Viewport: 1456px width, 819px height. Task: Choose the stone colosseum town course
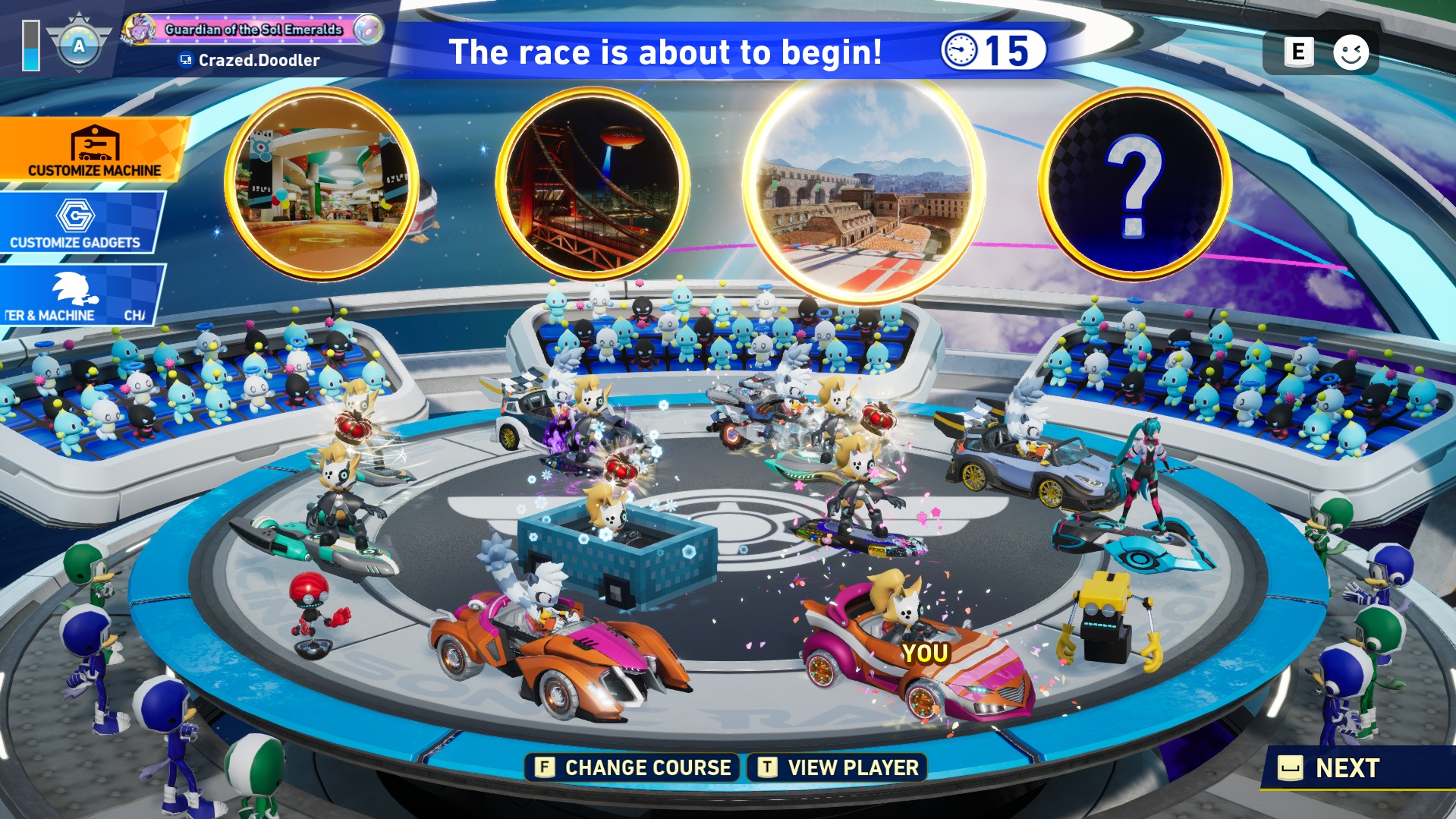[x=863, y=191]
